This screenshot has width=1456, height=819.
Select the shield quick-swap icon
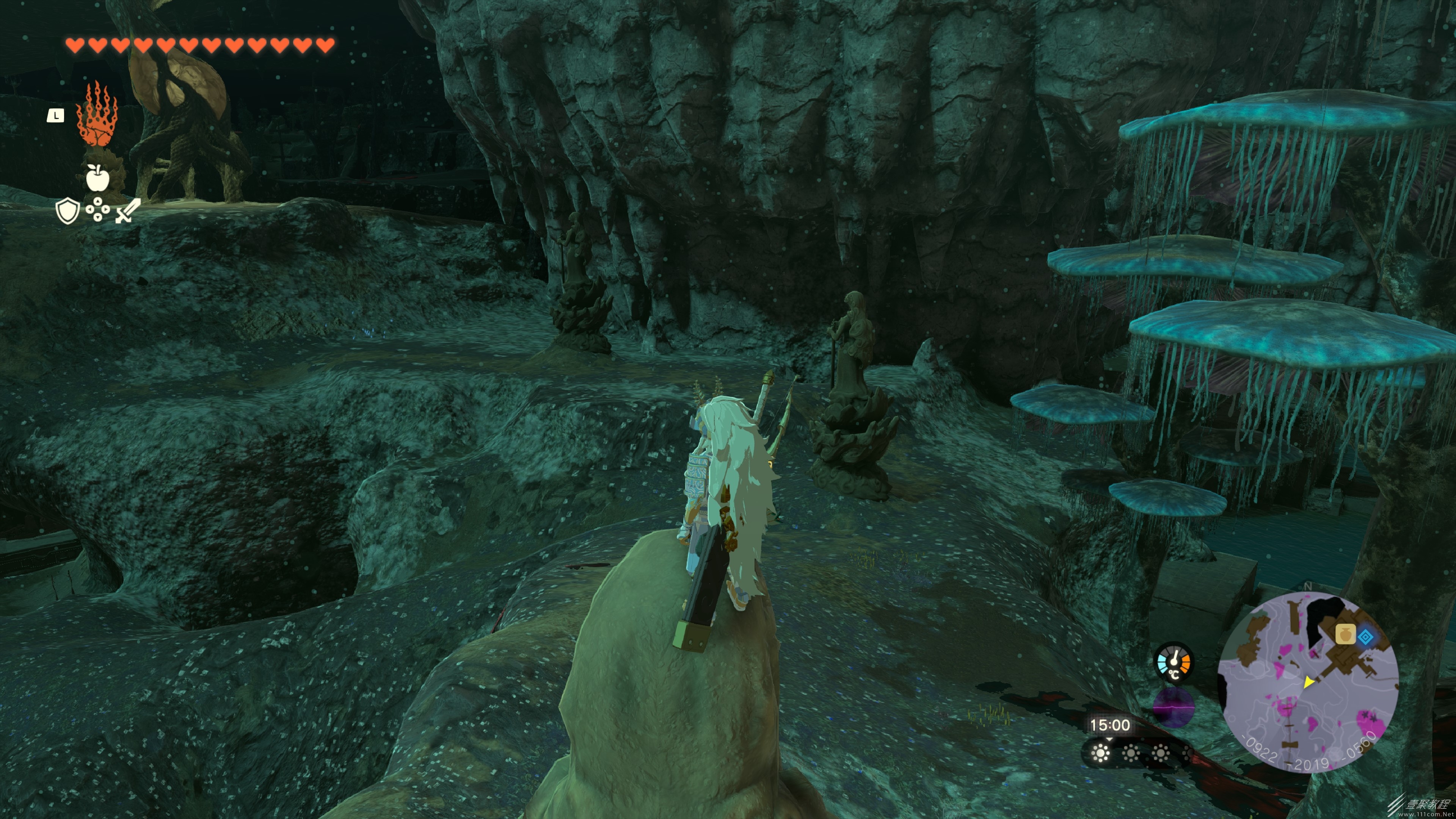point(67,211)
